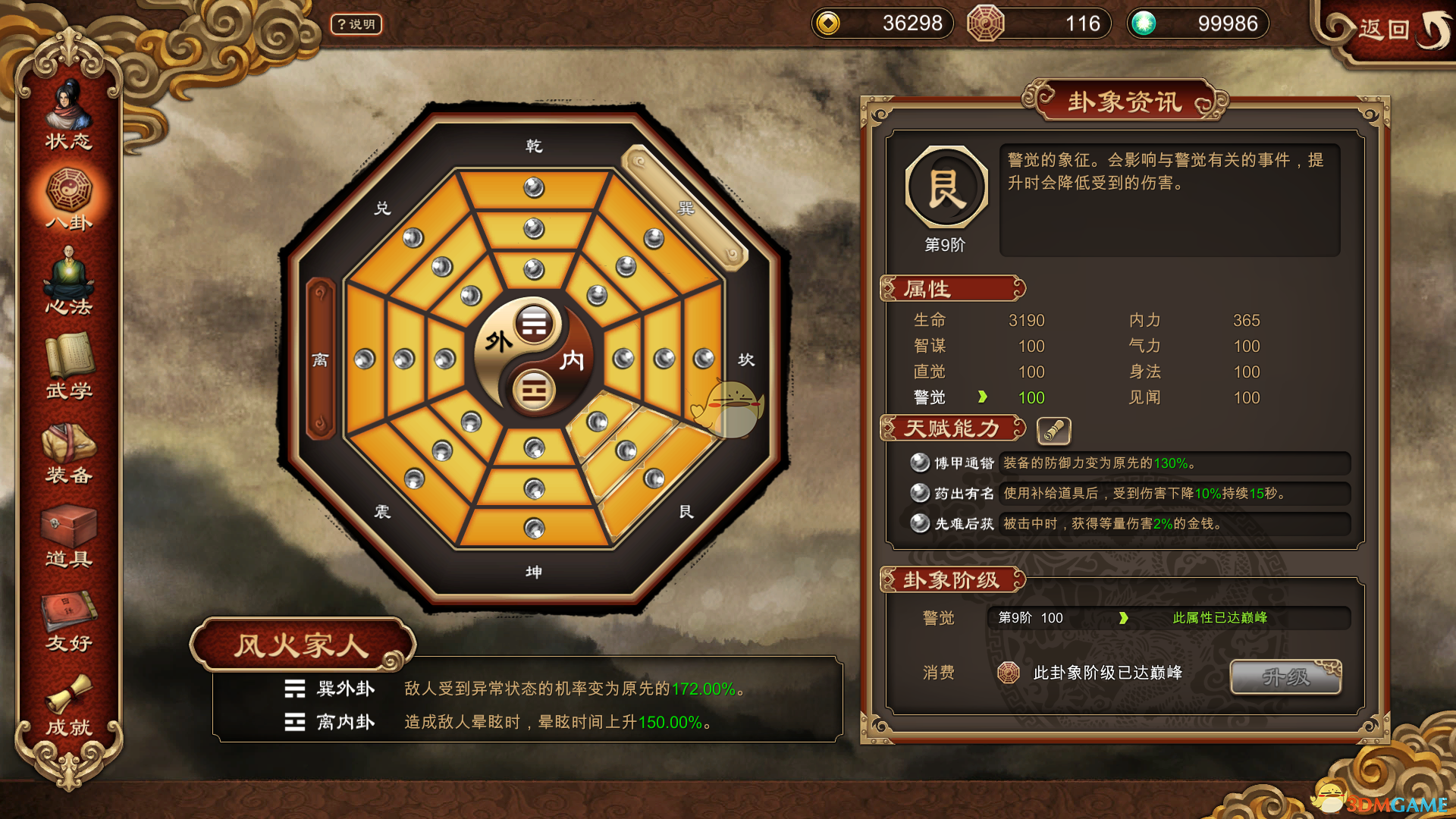This screenshot has height=819, width=1456.
Task: Select the 先难后获 talent row
Action: click(1130, 524)
